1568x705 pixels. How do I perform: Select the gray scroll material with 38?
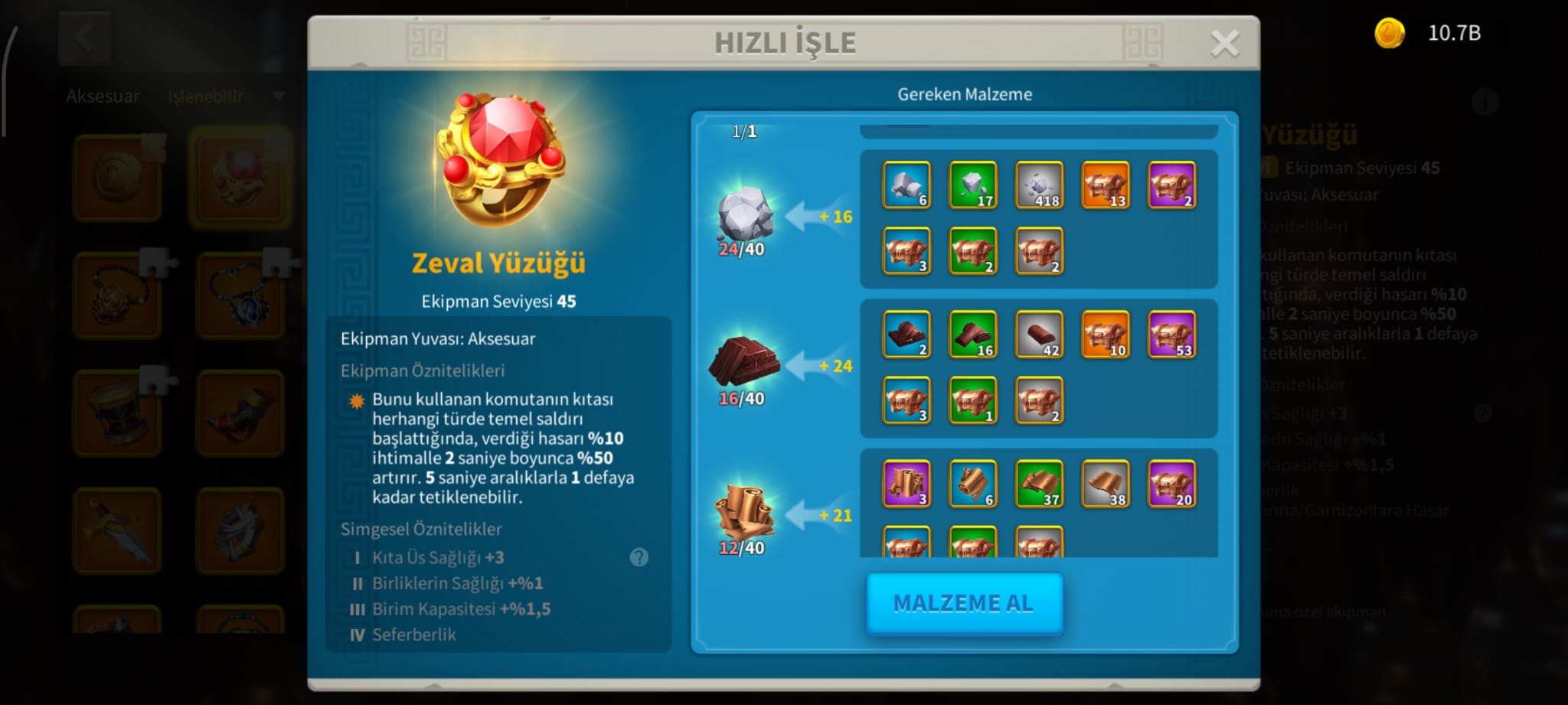click(x=1106, y=484)
